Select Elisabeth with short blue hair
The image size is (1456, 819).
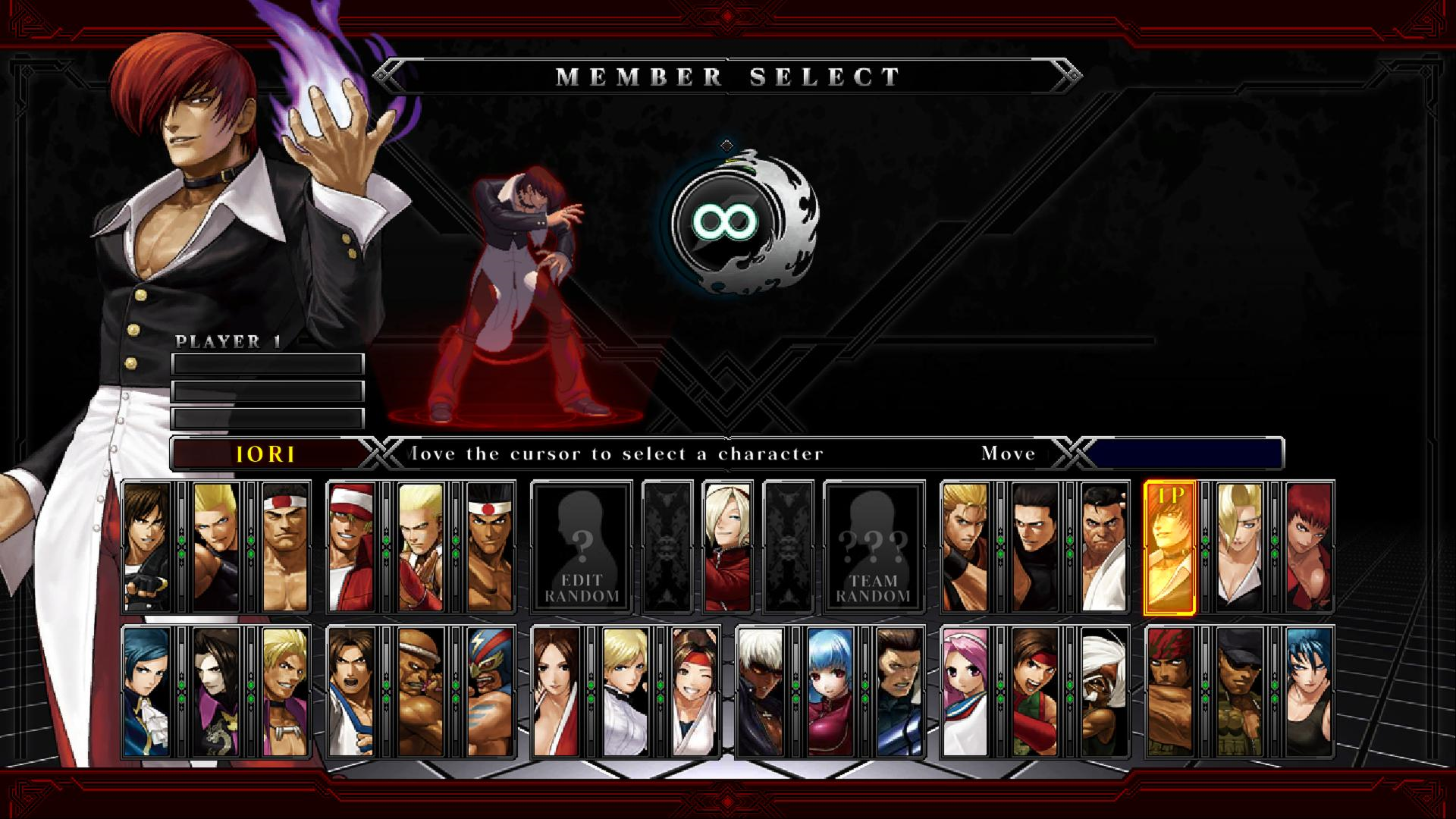click(x=147, y=692)
